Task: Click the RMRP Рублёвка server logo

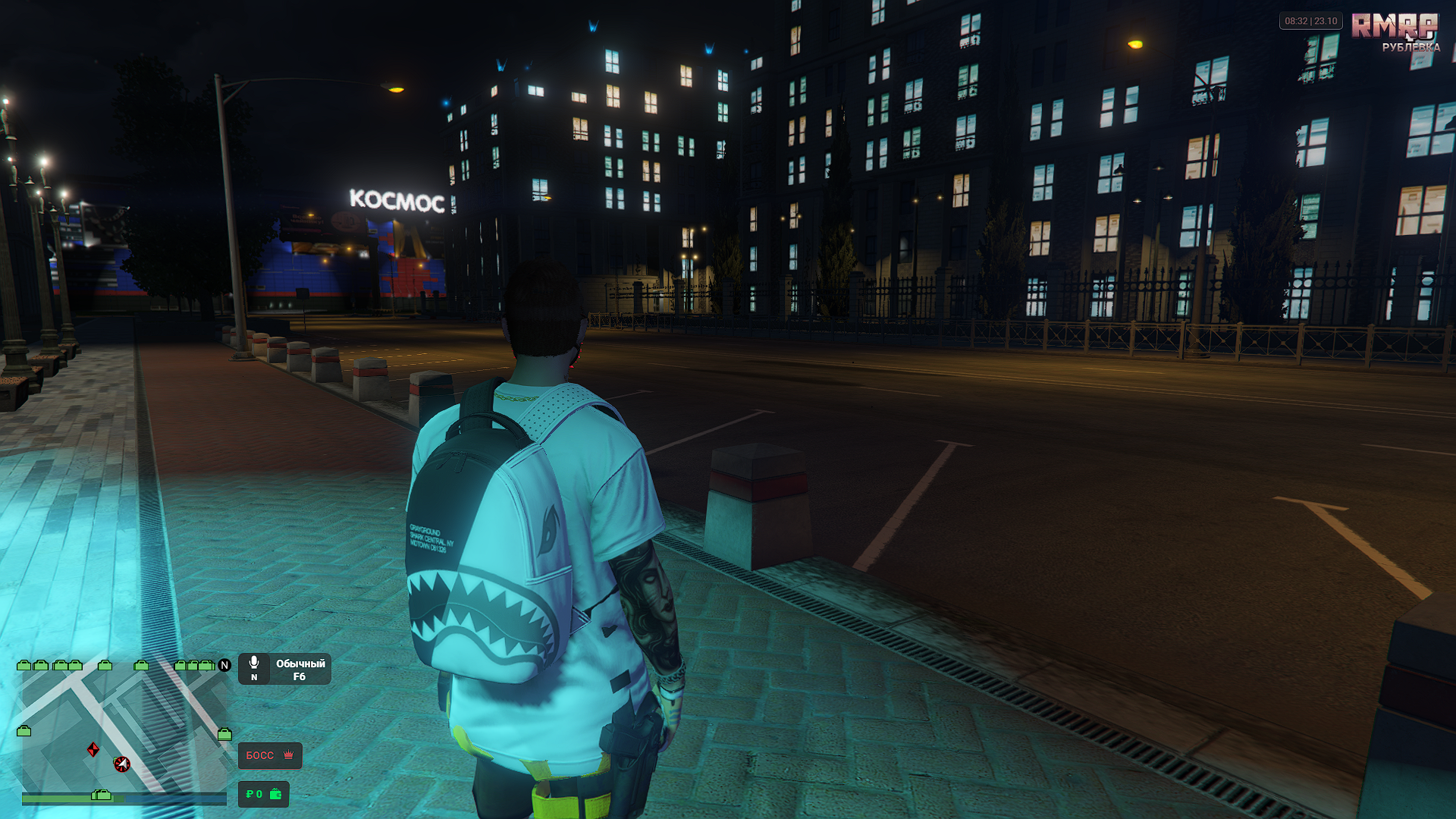Action: point(1395,32)
